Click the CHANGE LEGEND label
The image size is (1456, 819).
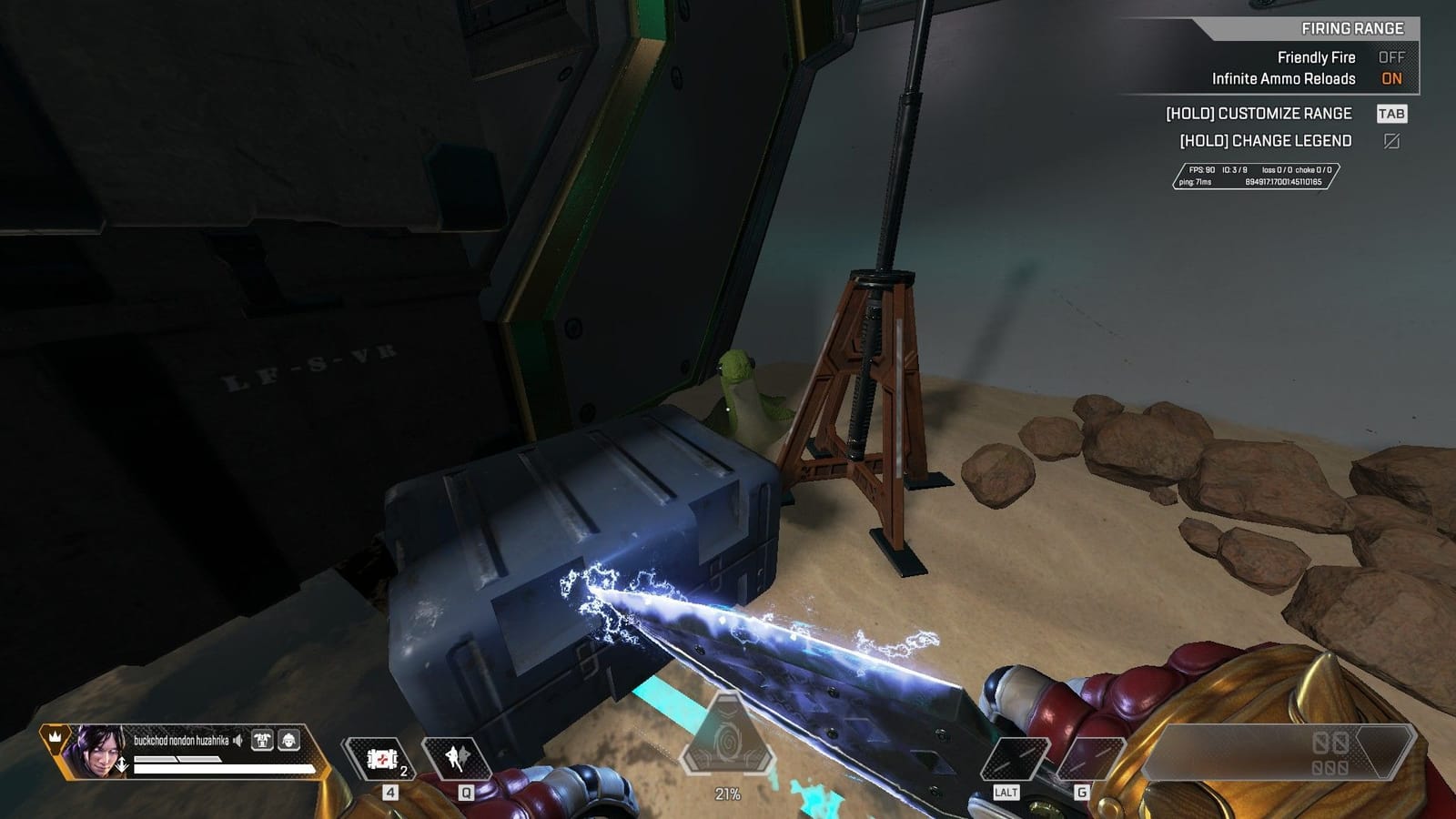coord(1267,140)
